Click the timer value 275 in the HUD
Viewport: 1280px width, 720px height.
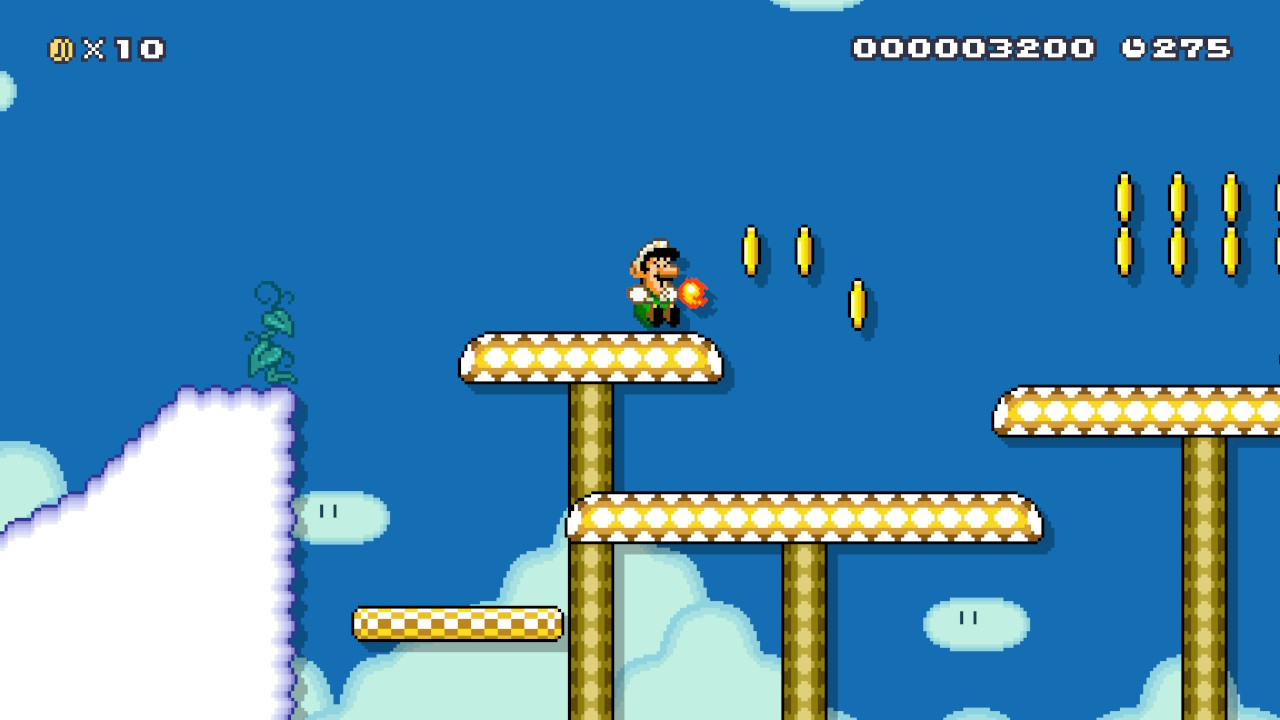click(x=1190, y=46)
